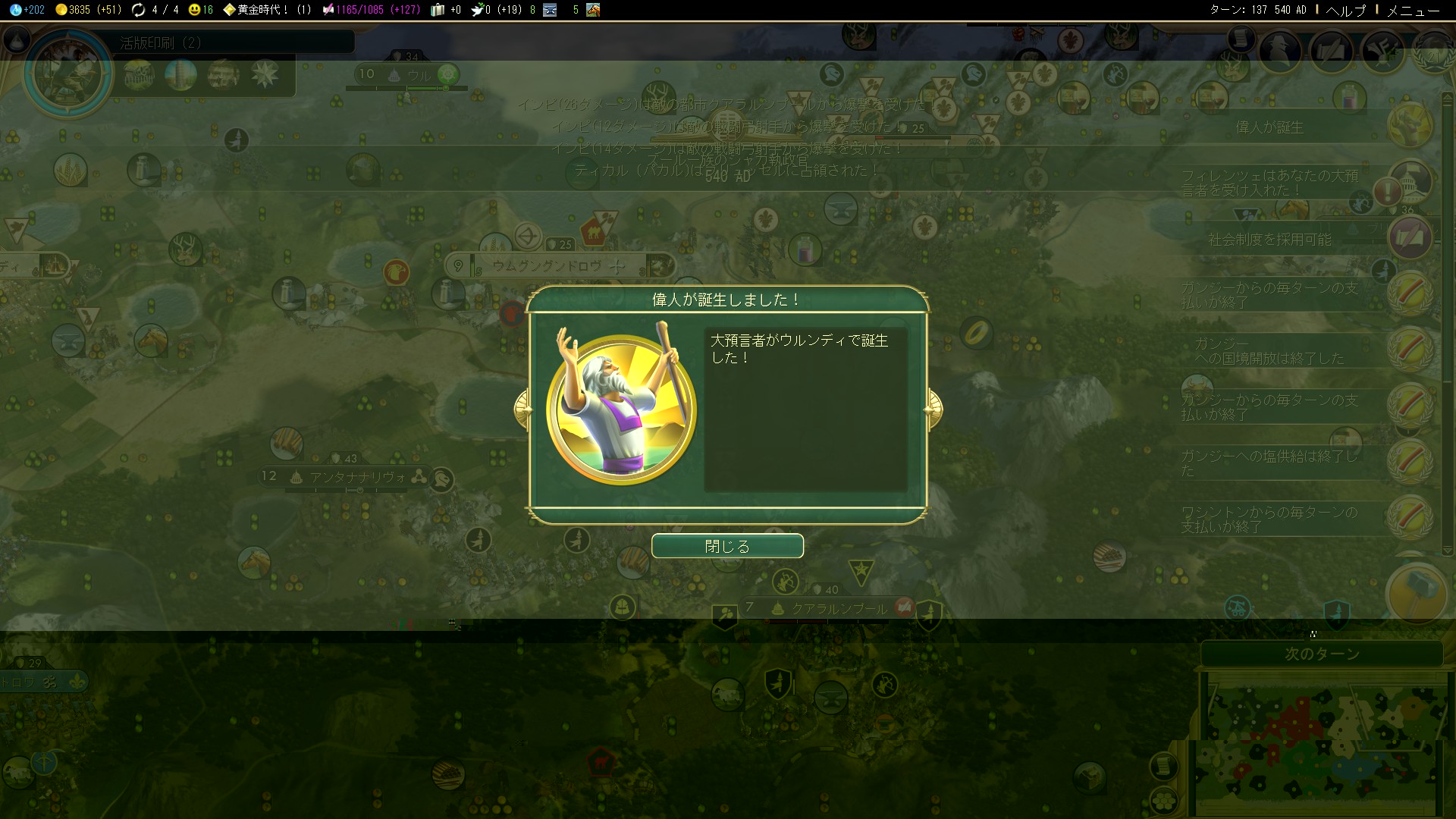
Task: Close the great person popup with 閉じる
Action: click(727, 546)
